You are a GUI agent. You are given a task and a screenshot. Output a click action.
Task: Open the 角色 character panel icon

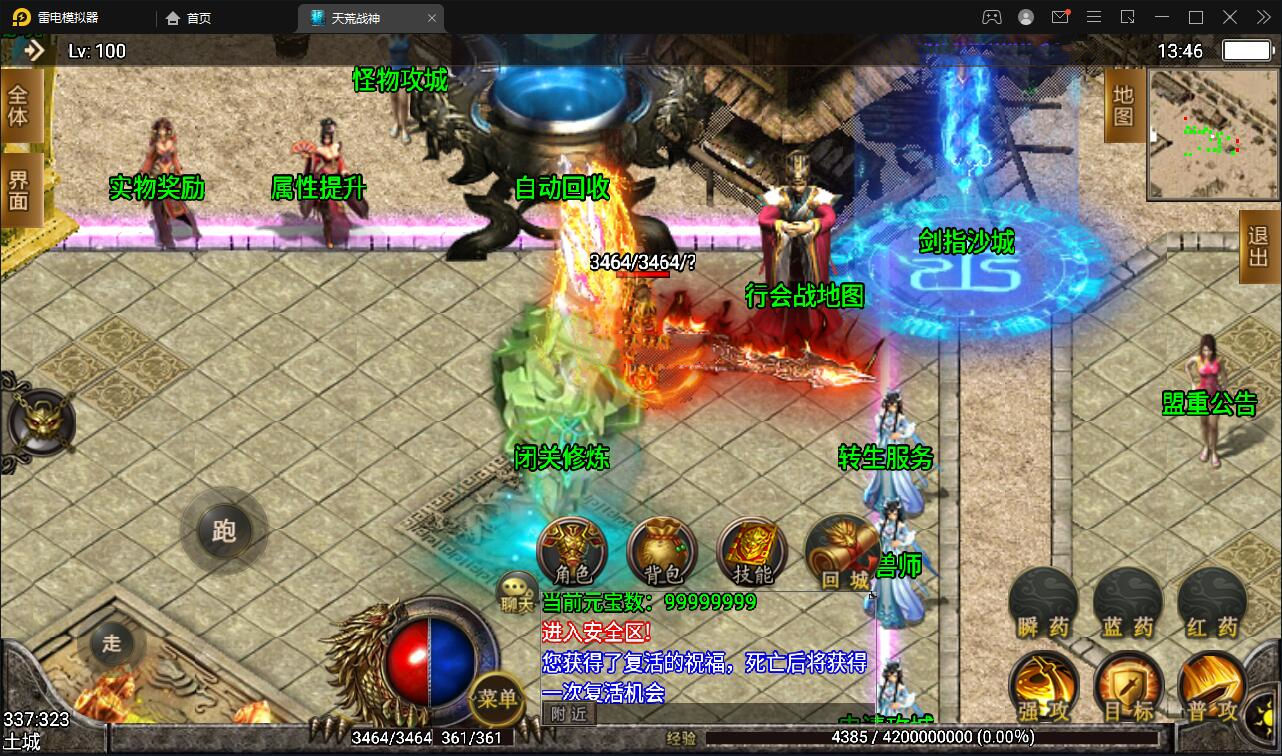pos(571,549)
